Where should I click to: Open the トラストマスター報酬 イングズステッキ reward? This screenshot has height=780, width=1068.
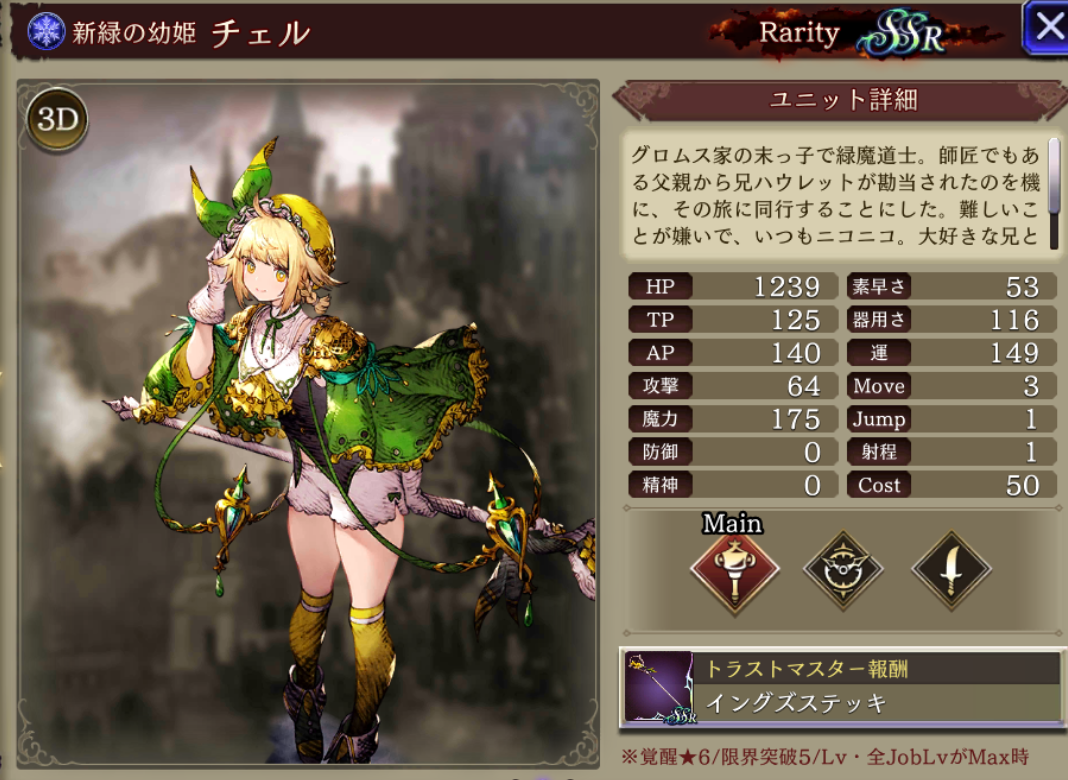click(881, 686)
